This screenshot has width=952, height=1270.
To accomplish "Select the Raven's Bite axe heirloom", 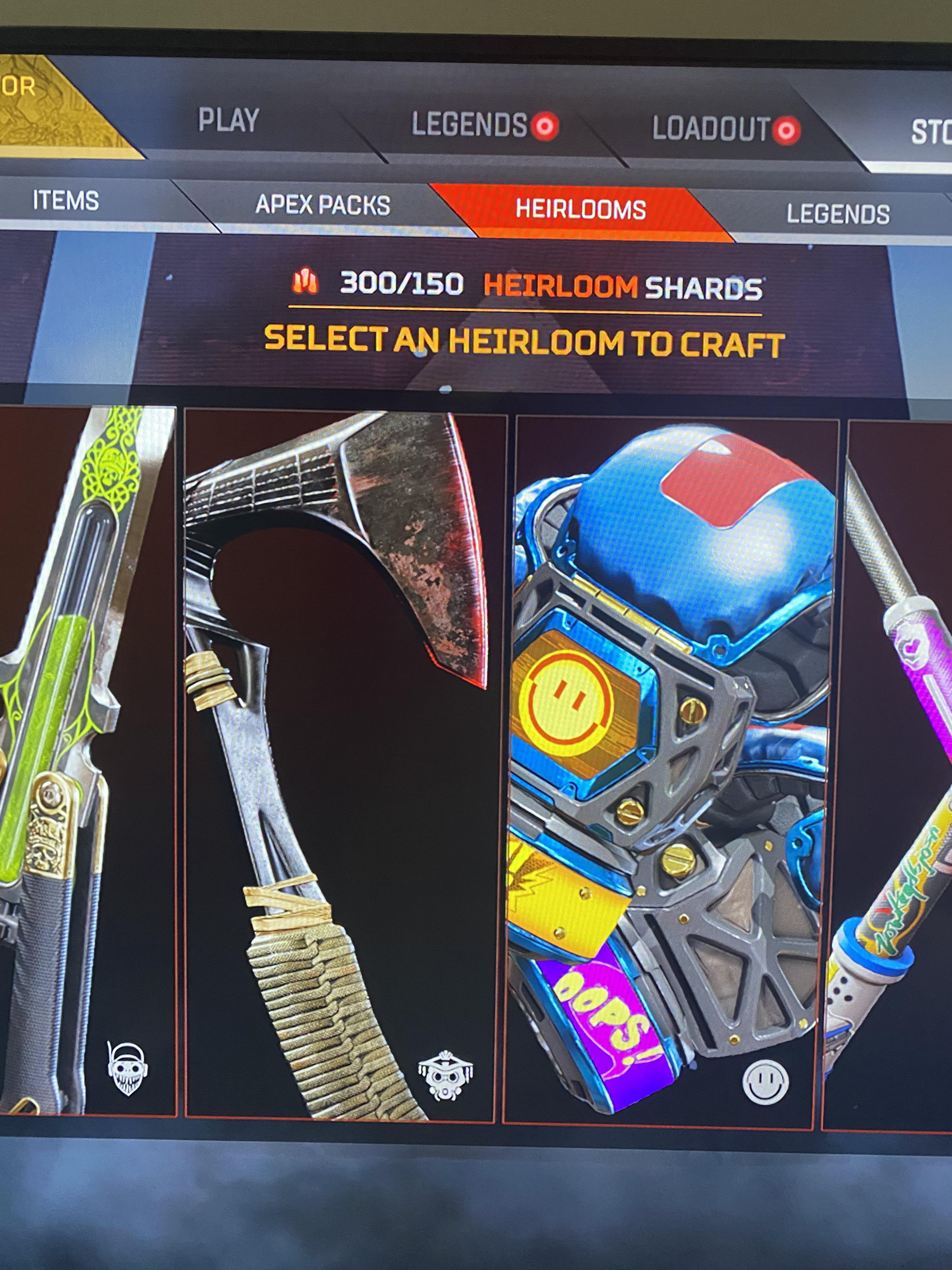I will tap(344, 747).
